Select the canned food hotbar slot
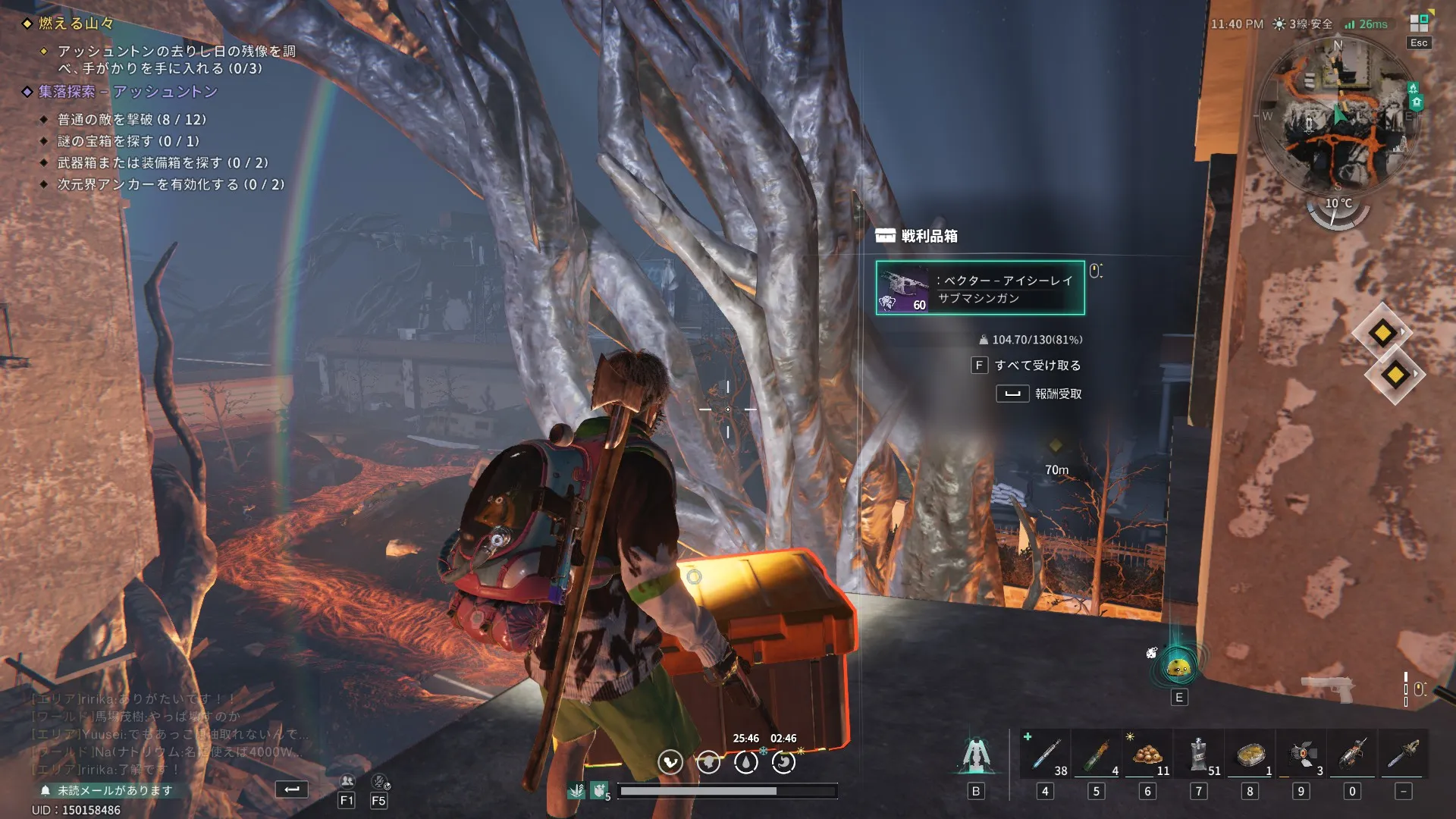This screenshot has height=819, width=1456. tap(1250, 755)
